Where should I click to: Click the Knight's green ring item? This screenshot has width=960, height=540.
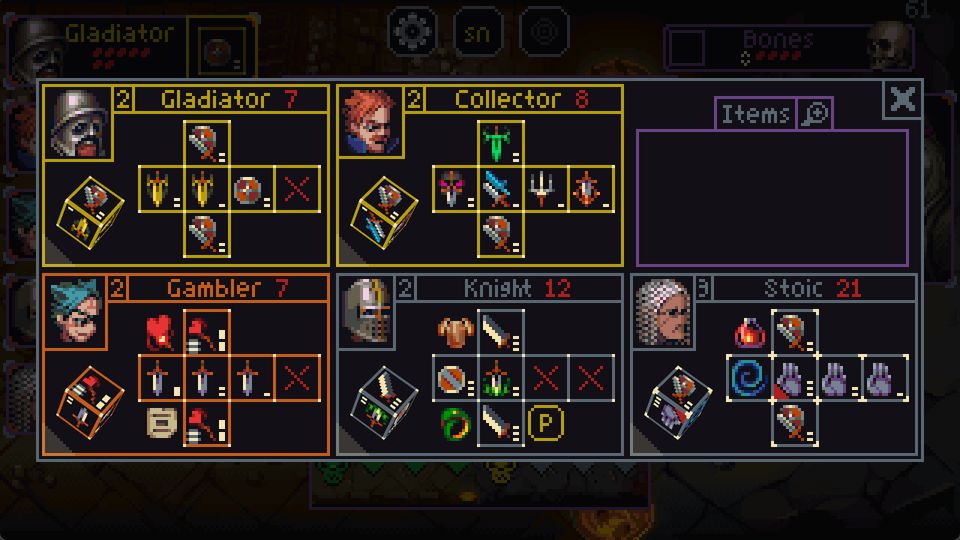(454, 423)
